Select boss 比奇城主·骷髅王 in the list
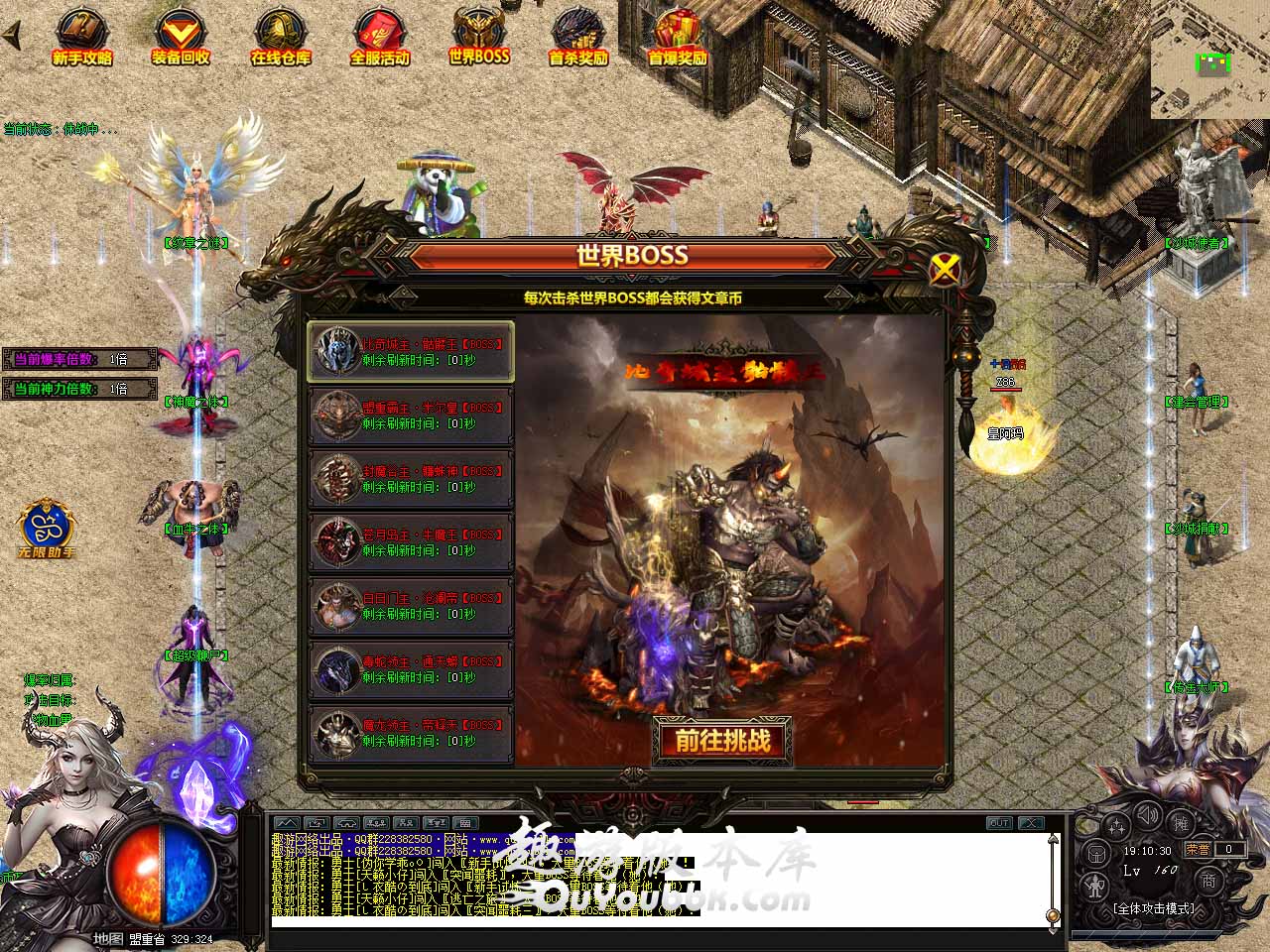The height and width of the screenshot is (952, 1270). click(411, 352)
